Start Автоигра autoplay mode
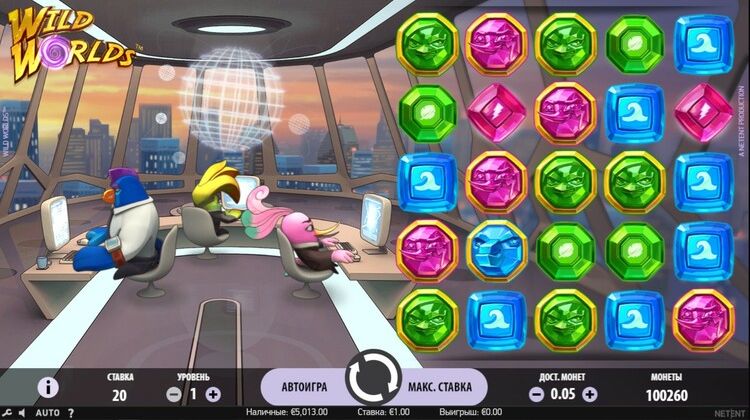Viewport: 750px width, 420px height. tap(304, 386)
